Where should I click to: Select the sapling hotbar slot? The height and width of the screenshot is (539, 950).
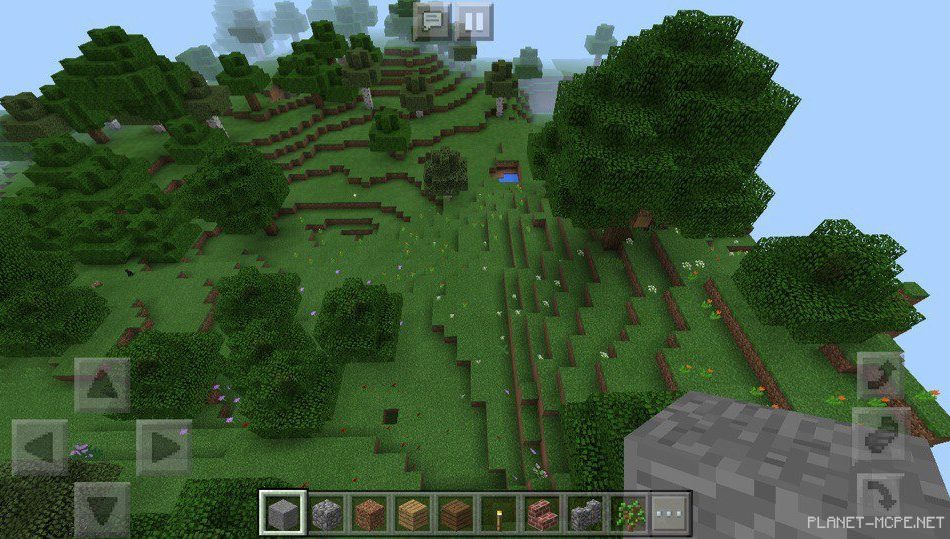628,514
